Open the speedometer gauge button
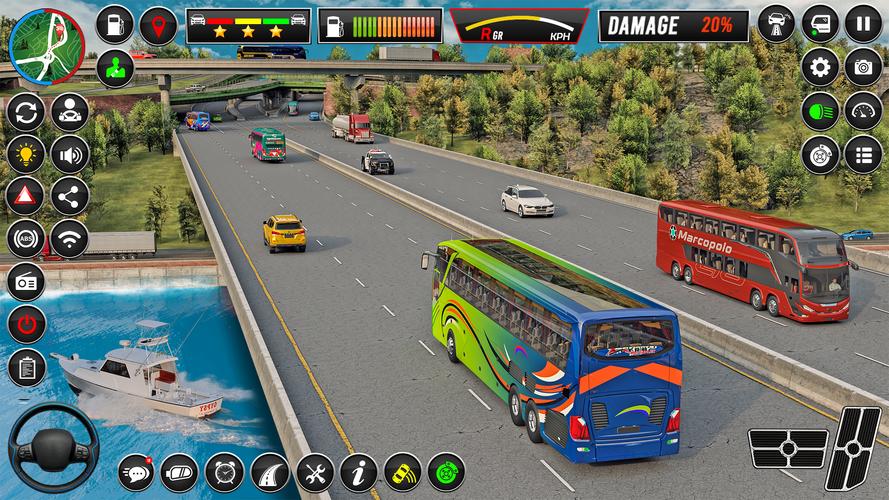889x500 pixels. 863,111
